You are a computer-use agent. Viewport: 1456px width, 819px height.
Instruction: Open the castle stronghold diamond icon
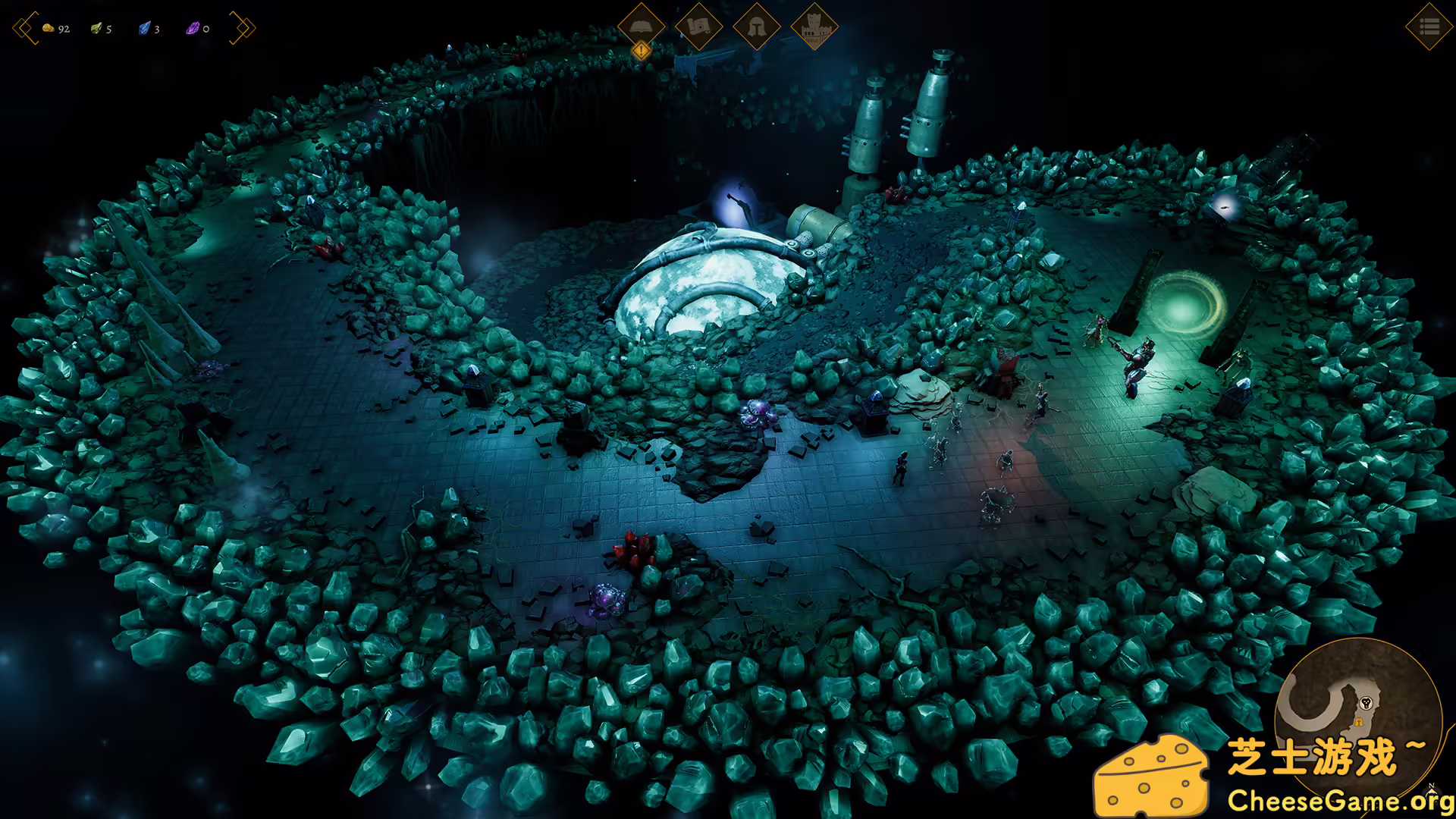(814, 27)
